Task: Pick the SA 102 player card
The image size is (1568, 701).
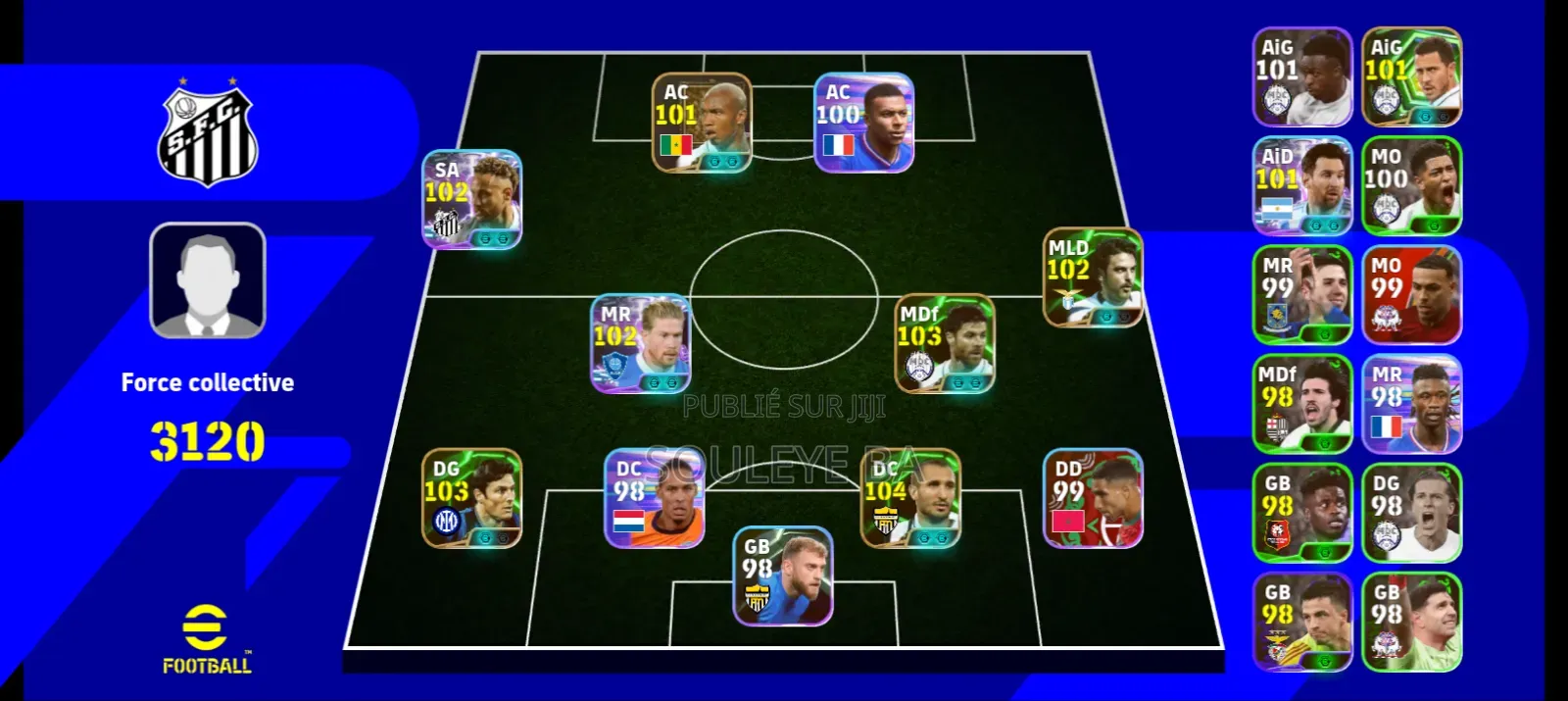Action: [x=471, y=200]
